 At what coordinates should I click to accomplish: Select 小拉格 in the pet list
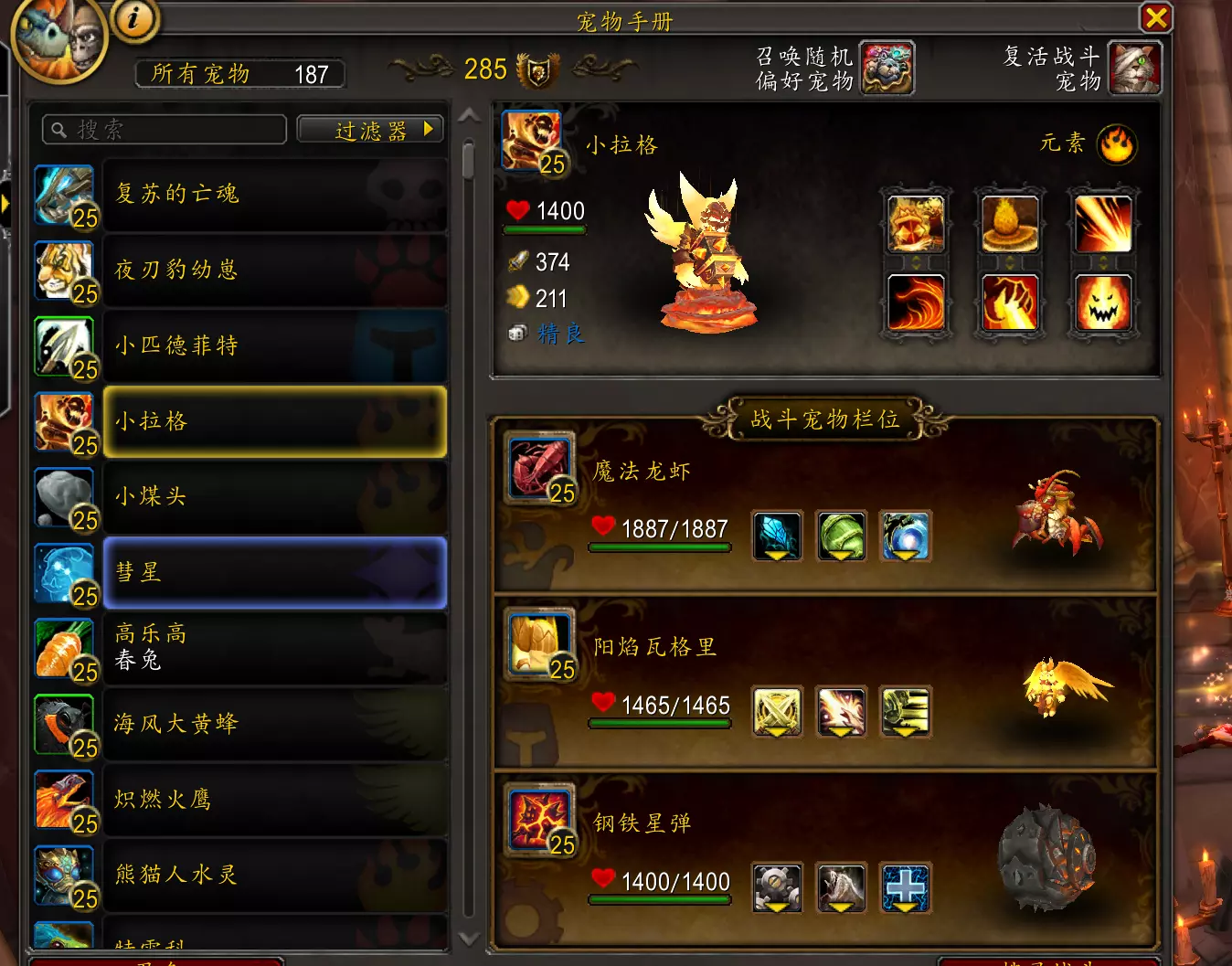point(274,421)
